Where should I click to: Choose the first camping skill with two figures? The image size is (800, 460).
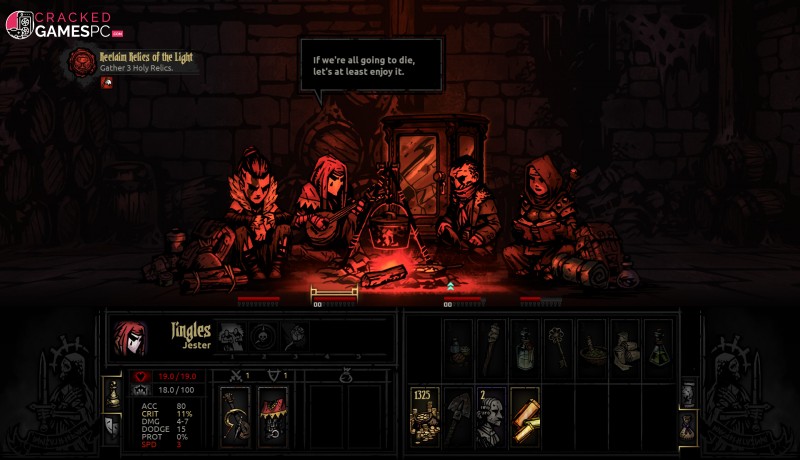tap(231, 336)
